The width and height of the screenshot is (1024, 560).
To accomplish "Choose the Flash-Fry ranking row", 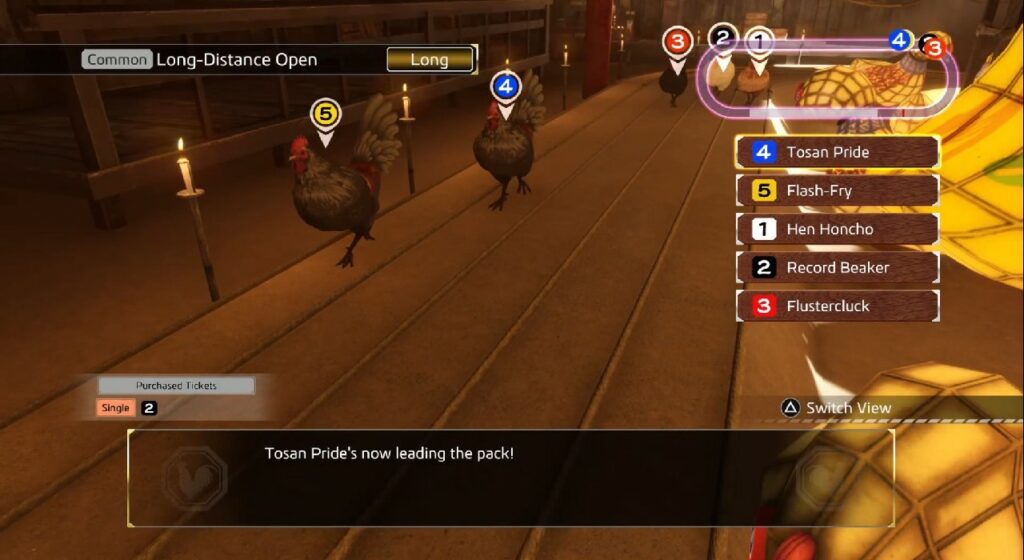I will (837, 191).
